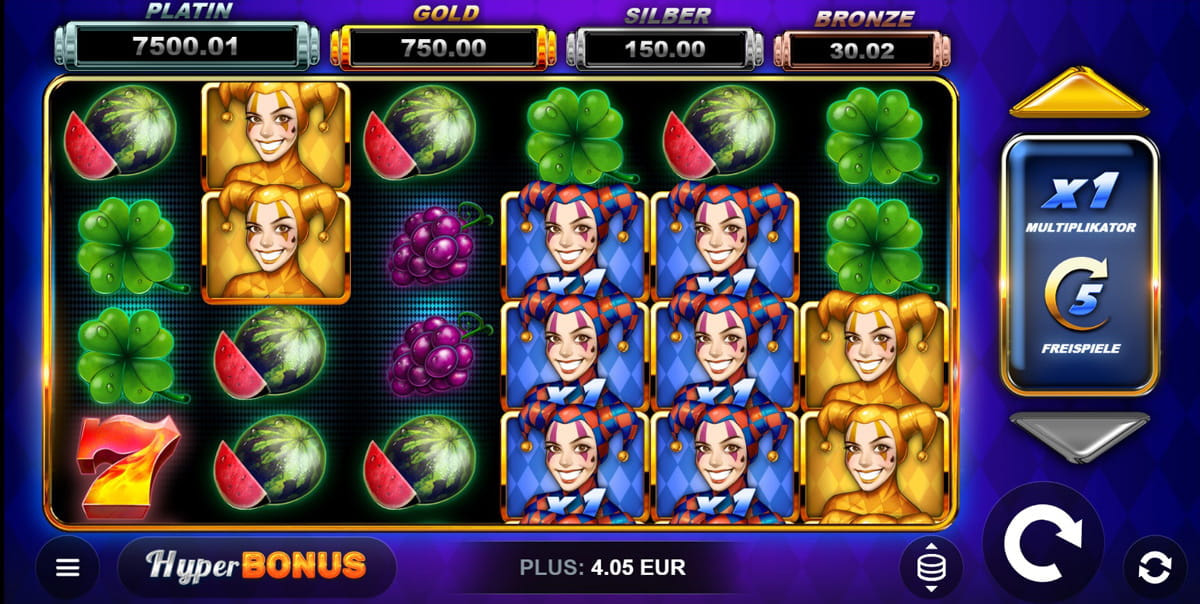
Task: Open the bet stake coin selector
Action: pos(930,568)
